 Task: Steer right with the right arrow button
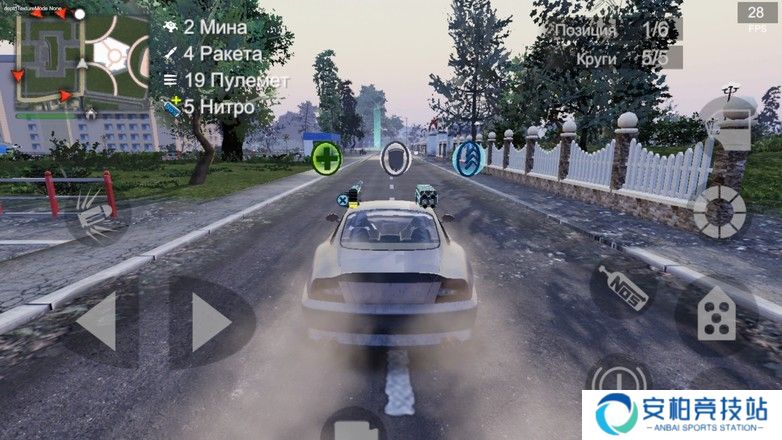coord(211,321)
